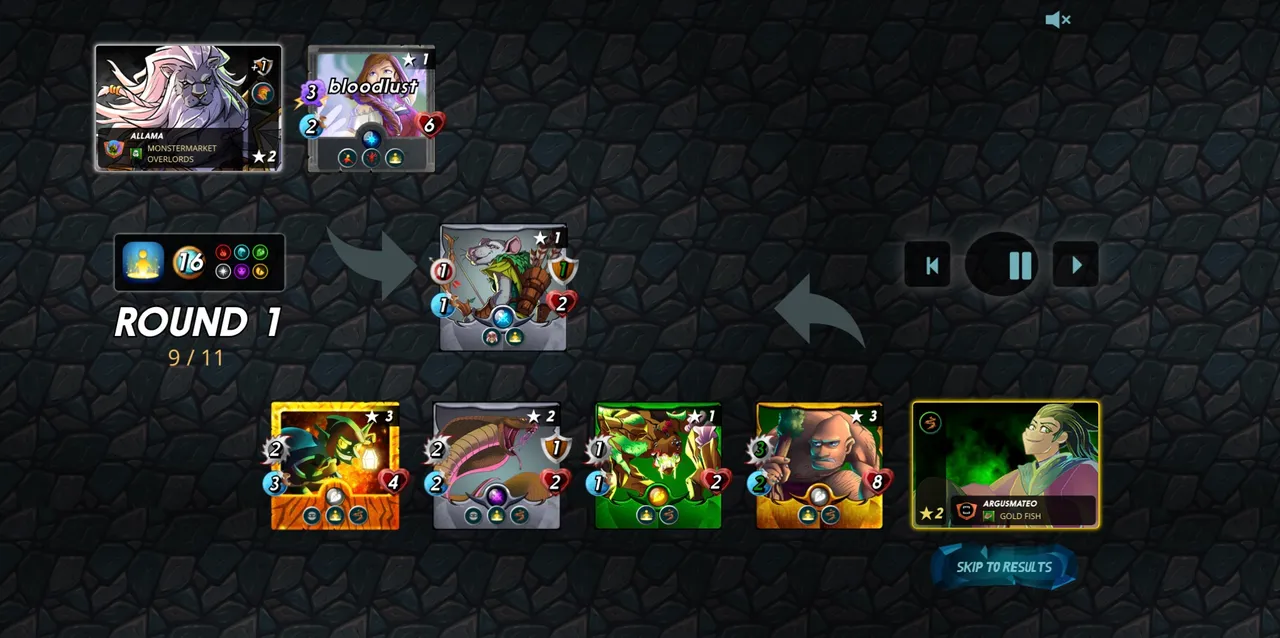Open the battle ruleset mana panel
The image size is (1280, 638).
click(199, 262)
